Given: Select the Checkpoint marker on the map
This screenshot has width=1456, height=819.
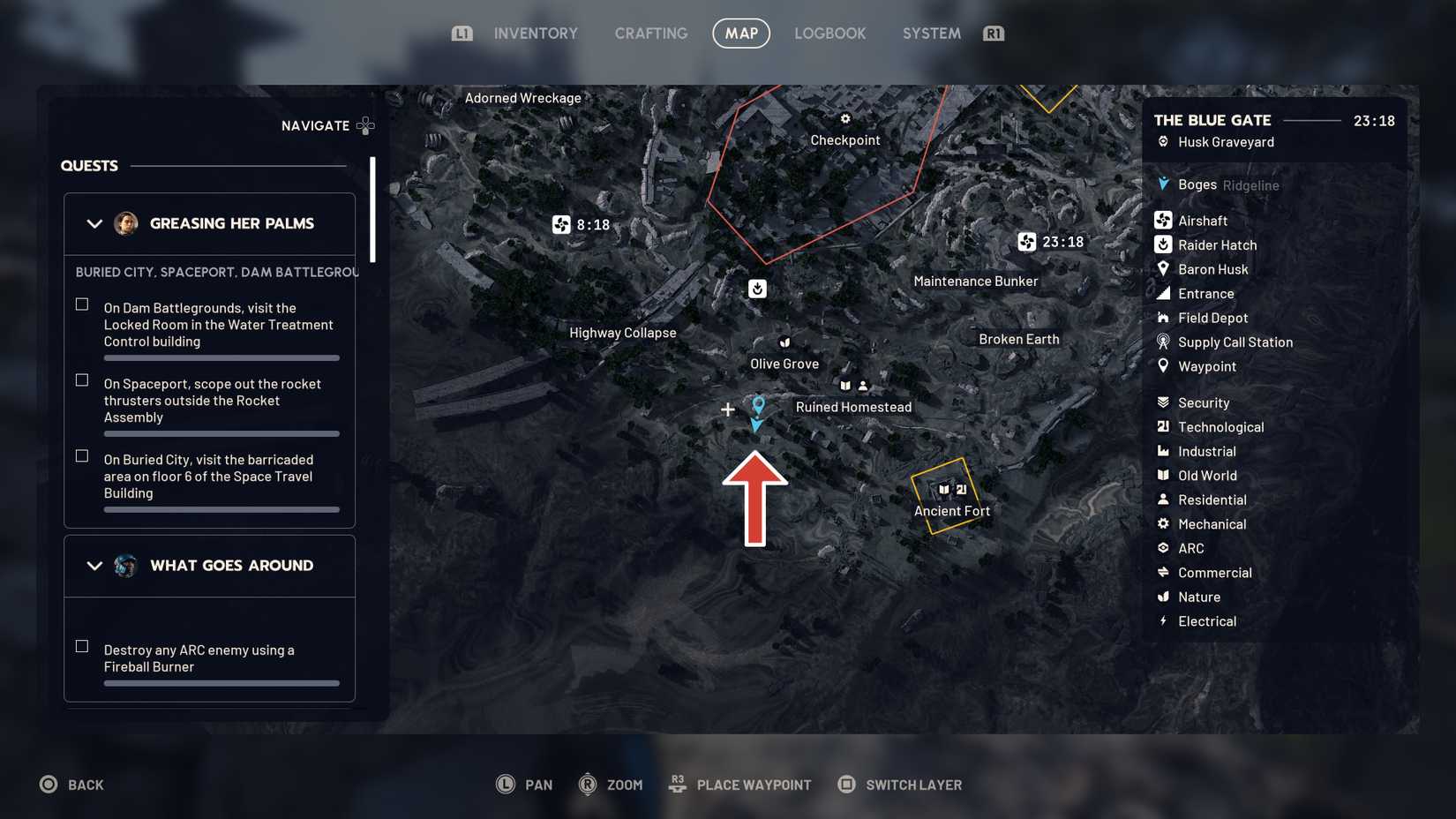Looking at the screenshot, I should click(x=844, y=118).
